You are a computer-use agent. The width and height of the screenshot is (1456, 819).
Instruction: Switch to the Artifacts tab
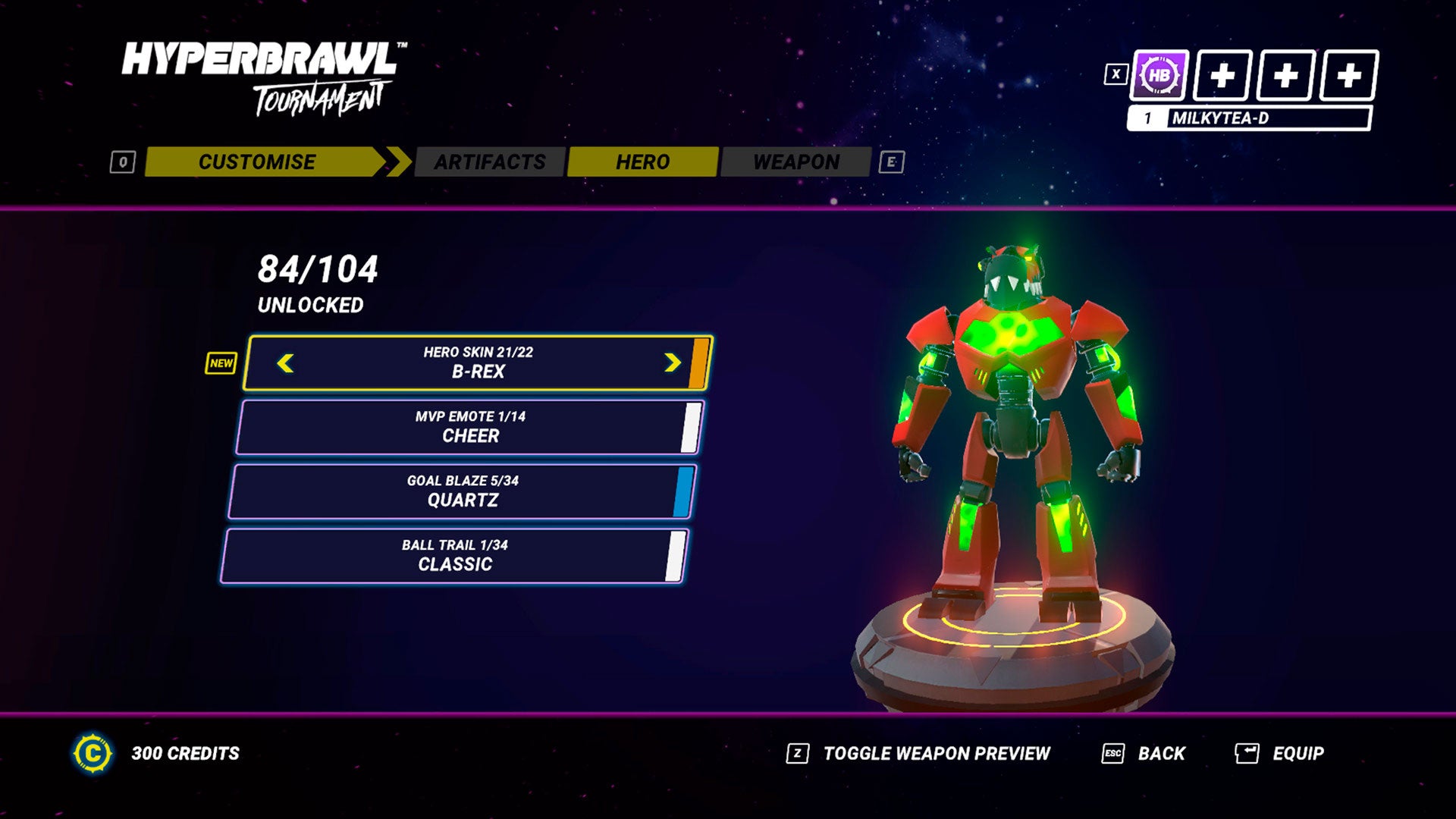coord(490,162)
